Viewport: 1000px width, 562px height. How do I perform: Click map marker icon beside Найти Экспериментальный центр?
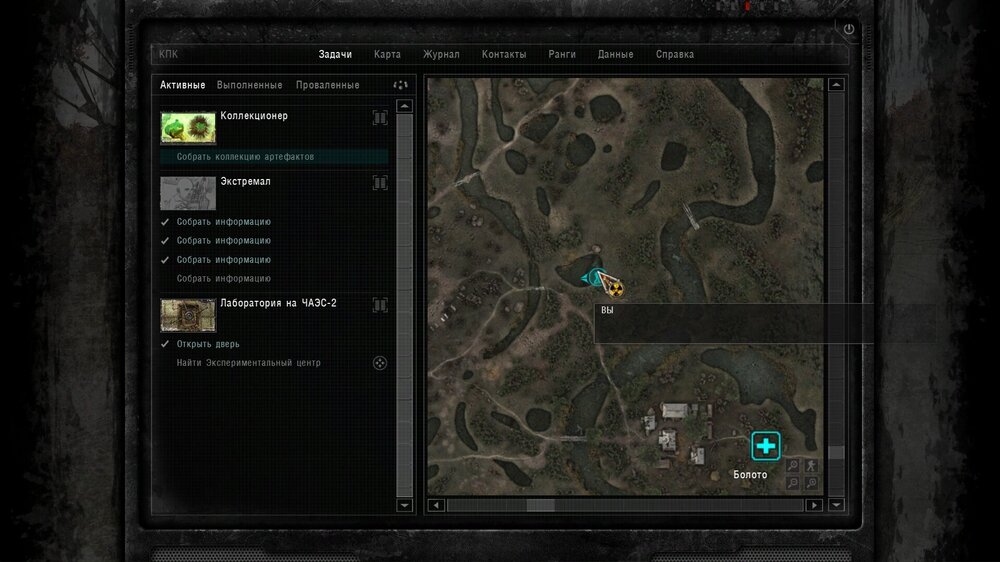click(380, 363)
